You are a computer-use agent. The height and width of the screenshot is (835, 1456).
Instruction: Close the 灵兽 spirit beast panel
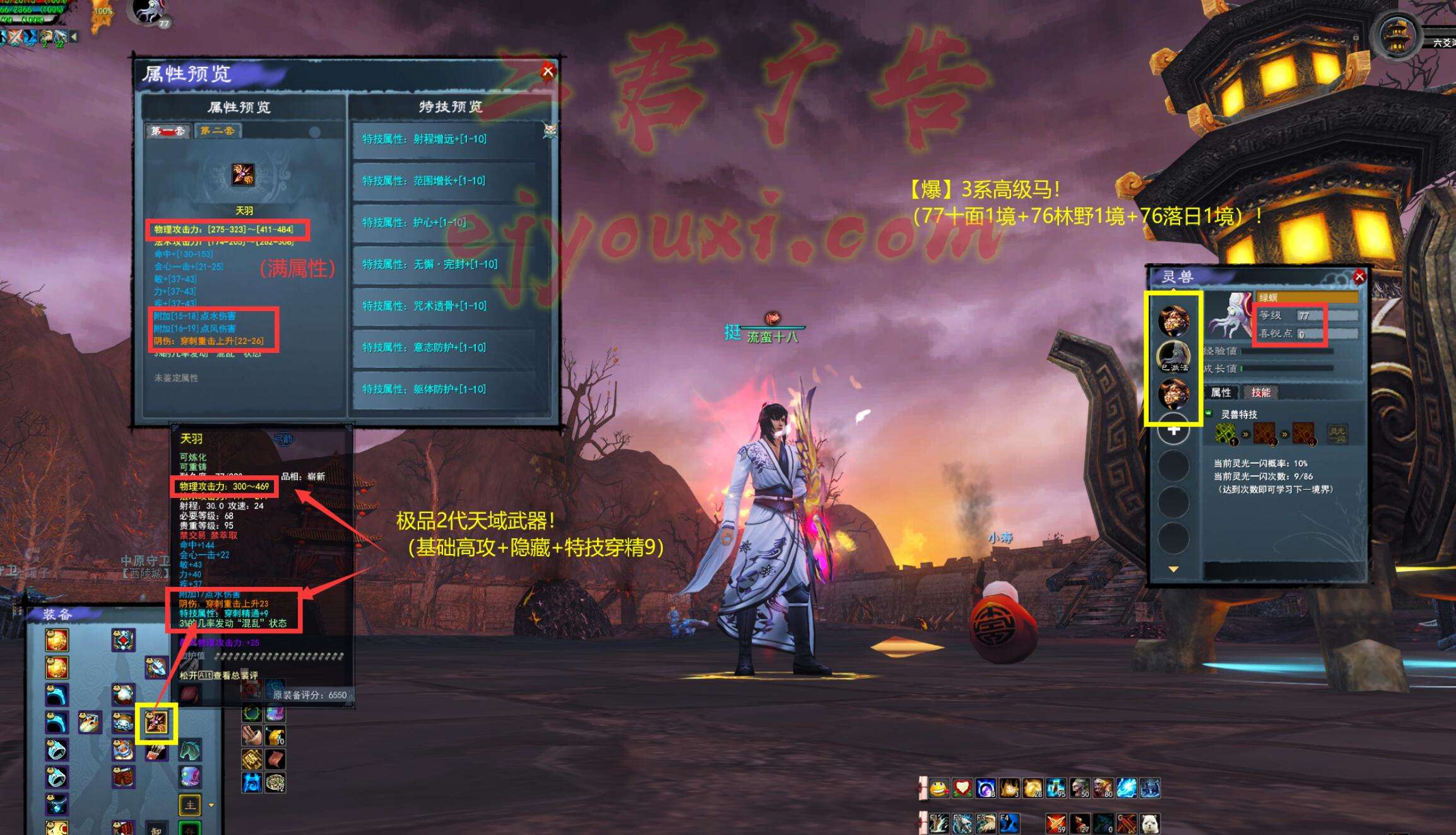coord(1359,276)
